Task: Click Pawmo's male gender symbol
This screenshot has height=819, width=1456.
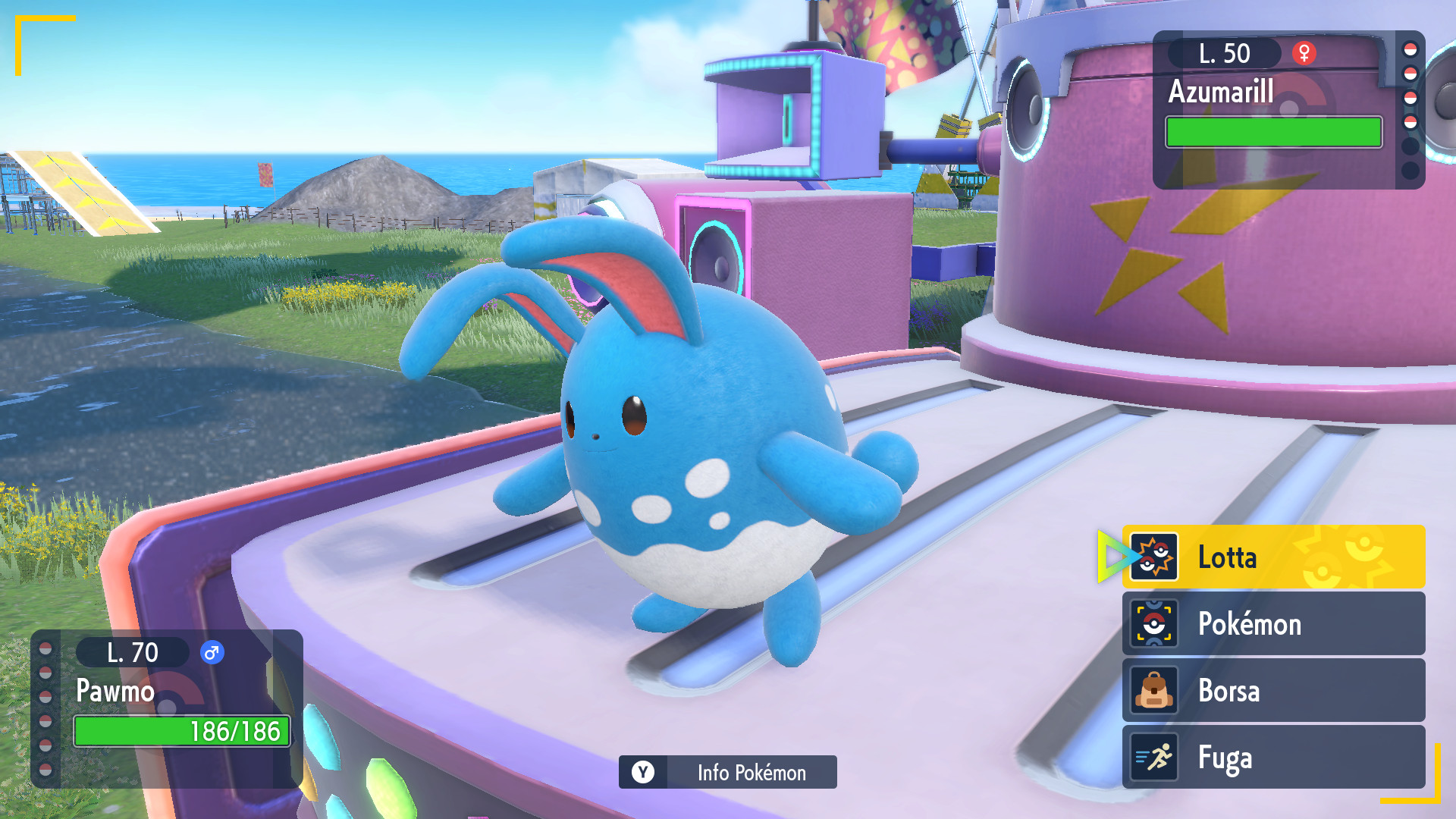Action: pyautogui.click(x=210, y=652)
